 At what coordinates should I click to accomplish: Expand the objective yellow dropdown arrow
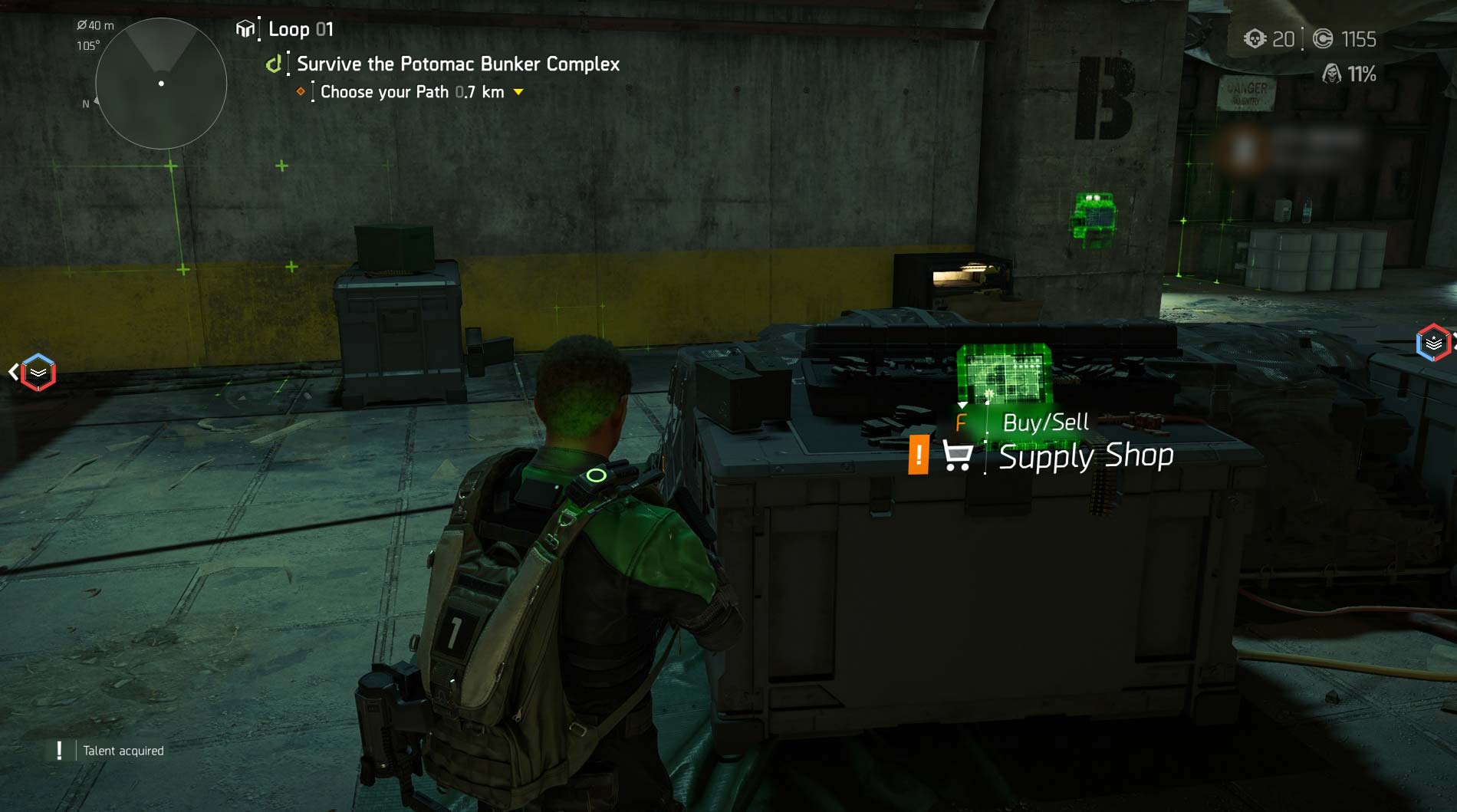pos(518,92)
